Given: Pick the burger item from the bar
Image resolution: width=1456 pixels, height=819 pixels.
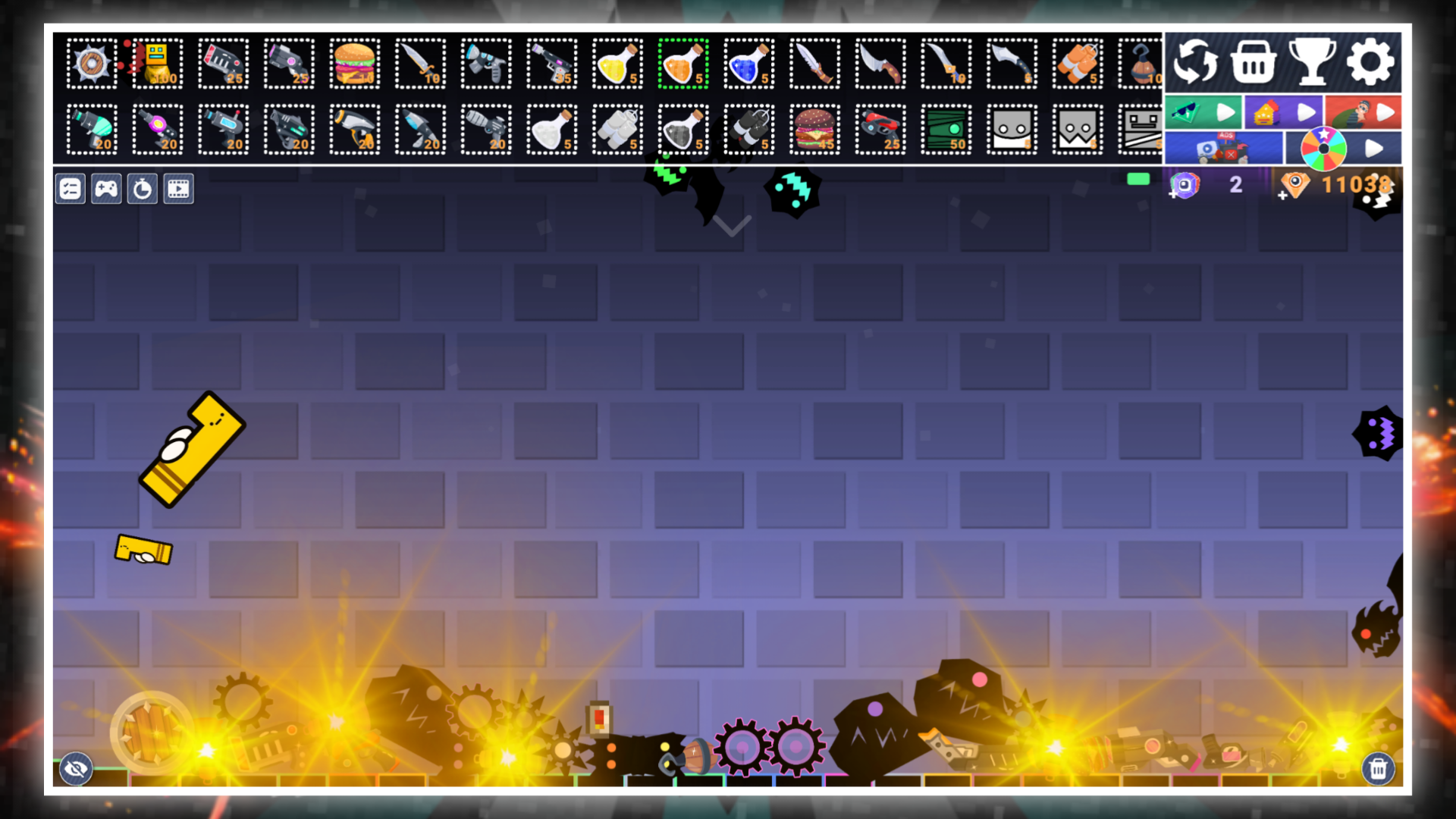Looking at the screenshot, I should 354,64.
